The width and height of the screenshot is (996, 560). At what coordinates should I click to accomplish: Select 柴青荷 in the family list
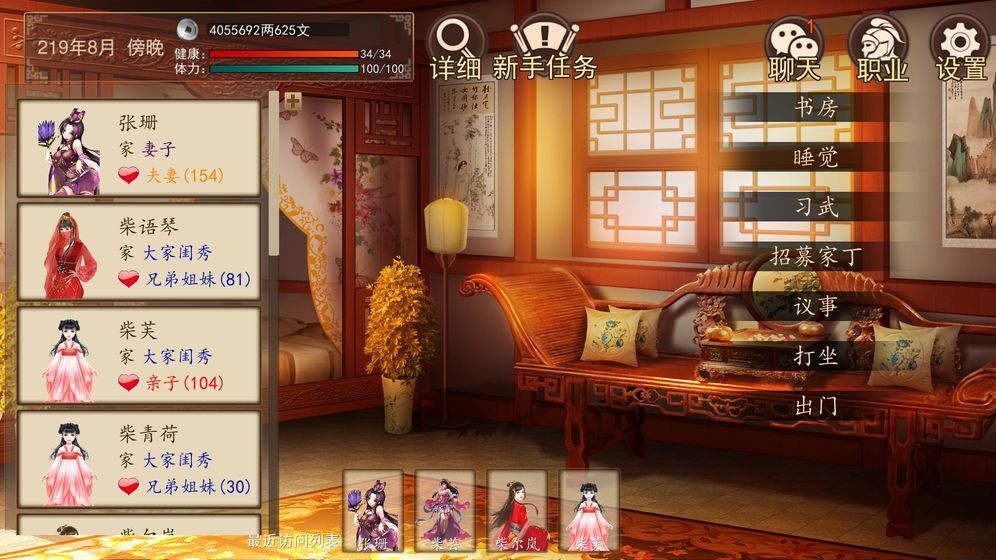click(x=139, y=460)
